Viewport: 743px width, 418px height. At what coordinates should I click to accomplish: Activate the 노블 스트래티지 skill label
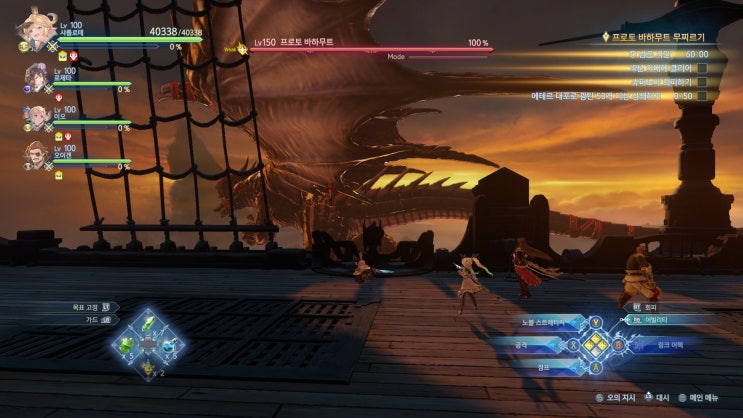click(545, 322)
